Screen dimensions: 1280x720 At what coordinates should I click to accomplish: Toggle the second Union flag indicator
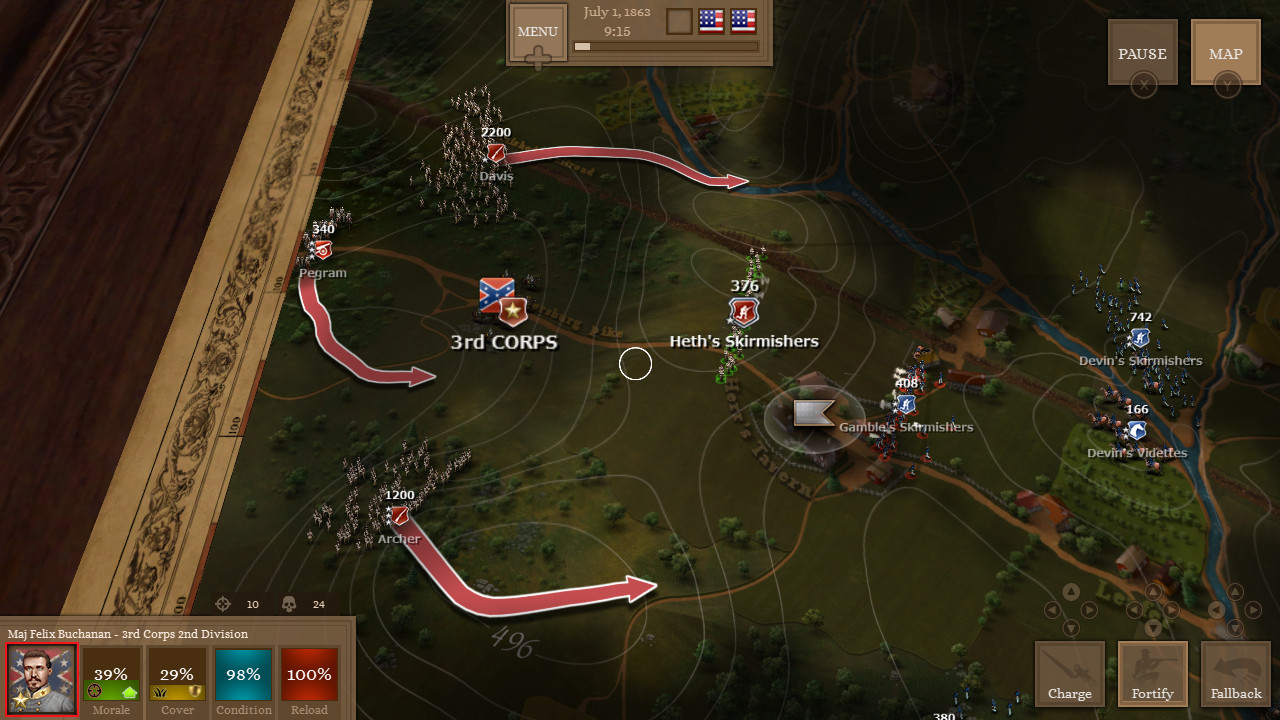(742, 20)
